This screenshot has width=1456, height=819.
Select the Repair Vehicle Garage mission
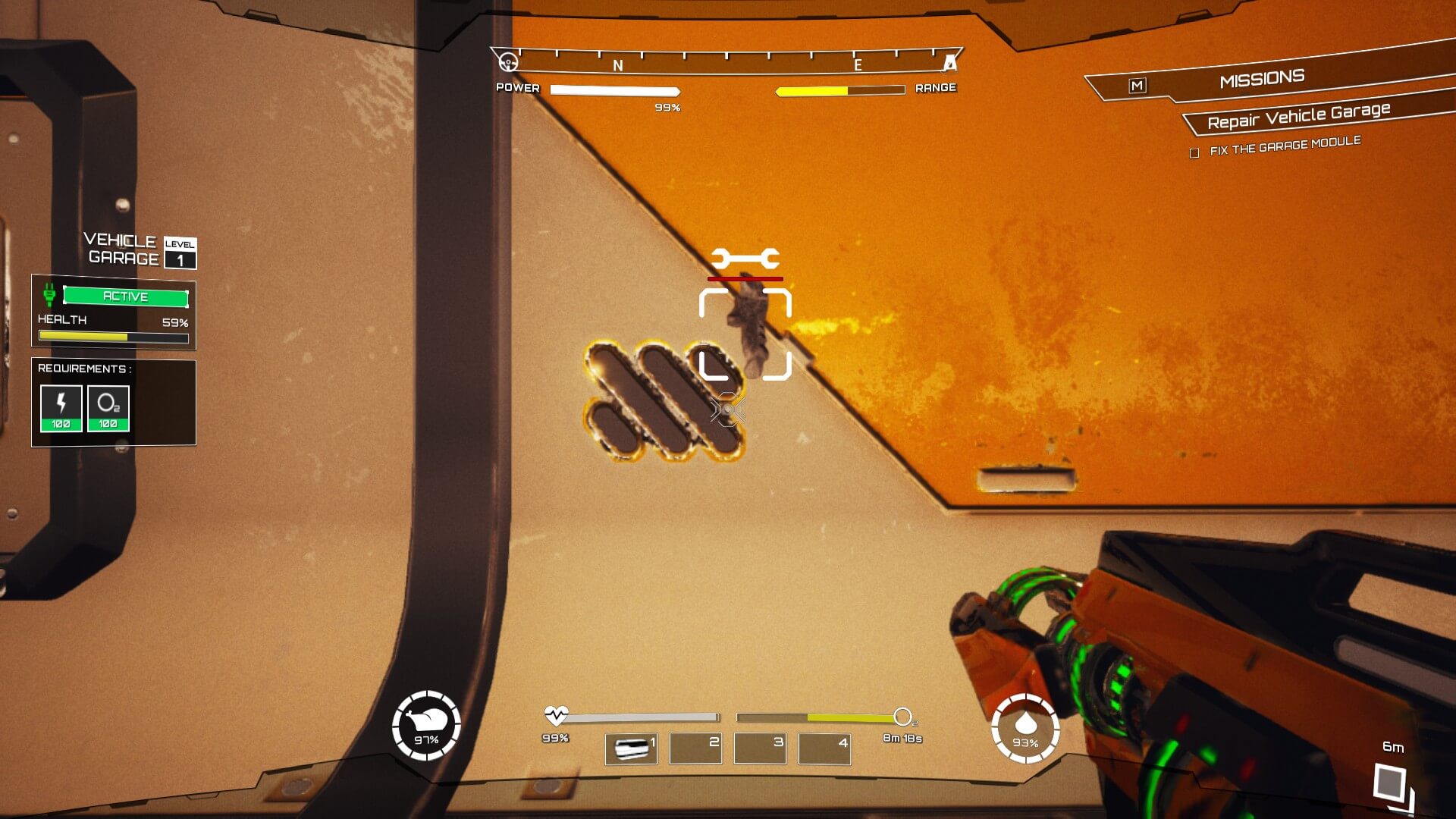click(1298, 116)
